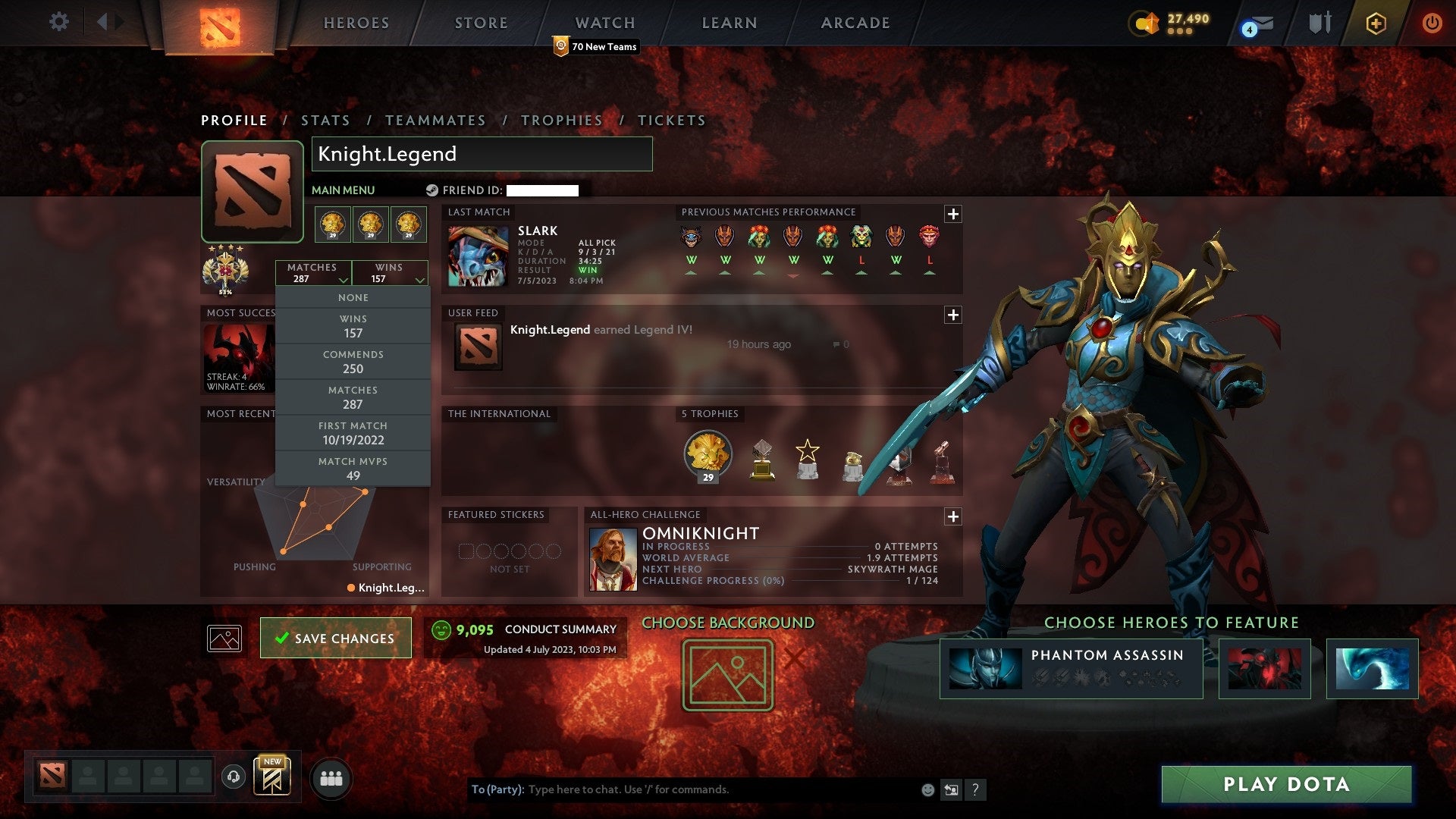This screenshot has width=1456, height=819.
Task: Click the Save Changes button
Action: [335, 638]
